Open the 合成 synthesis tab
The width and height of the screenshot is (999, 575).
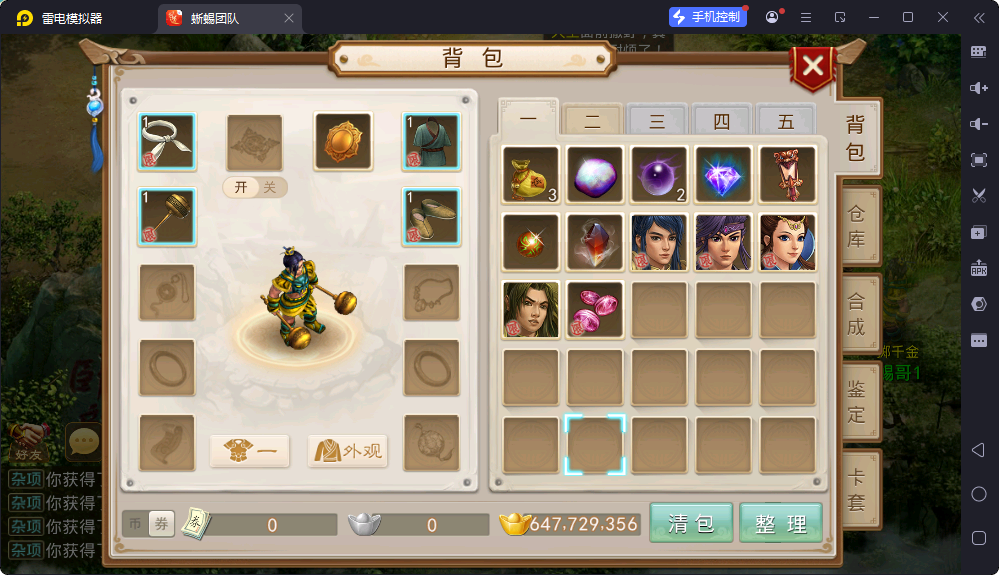pyautogui.click(x=858, y=313)
